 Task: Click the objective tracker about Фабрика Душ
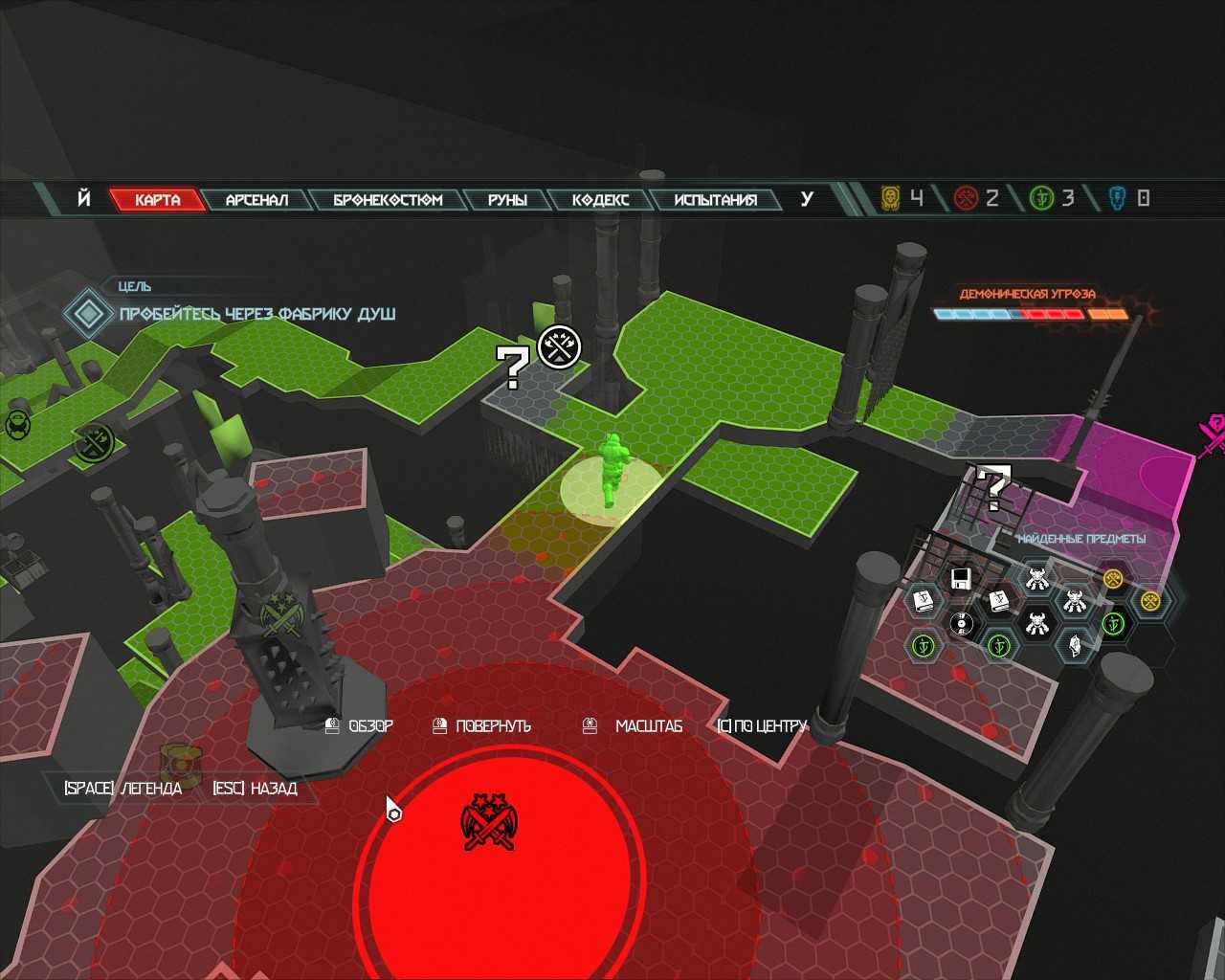pos(256,314)
